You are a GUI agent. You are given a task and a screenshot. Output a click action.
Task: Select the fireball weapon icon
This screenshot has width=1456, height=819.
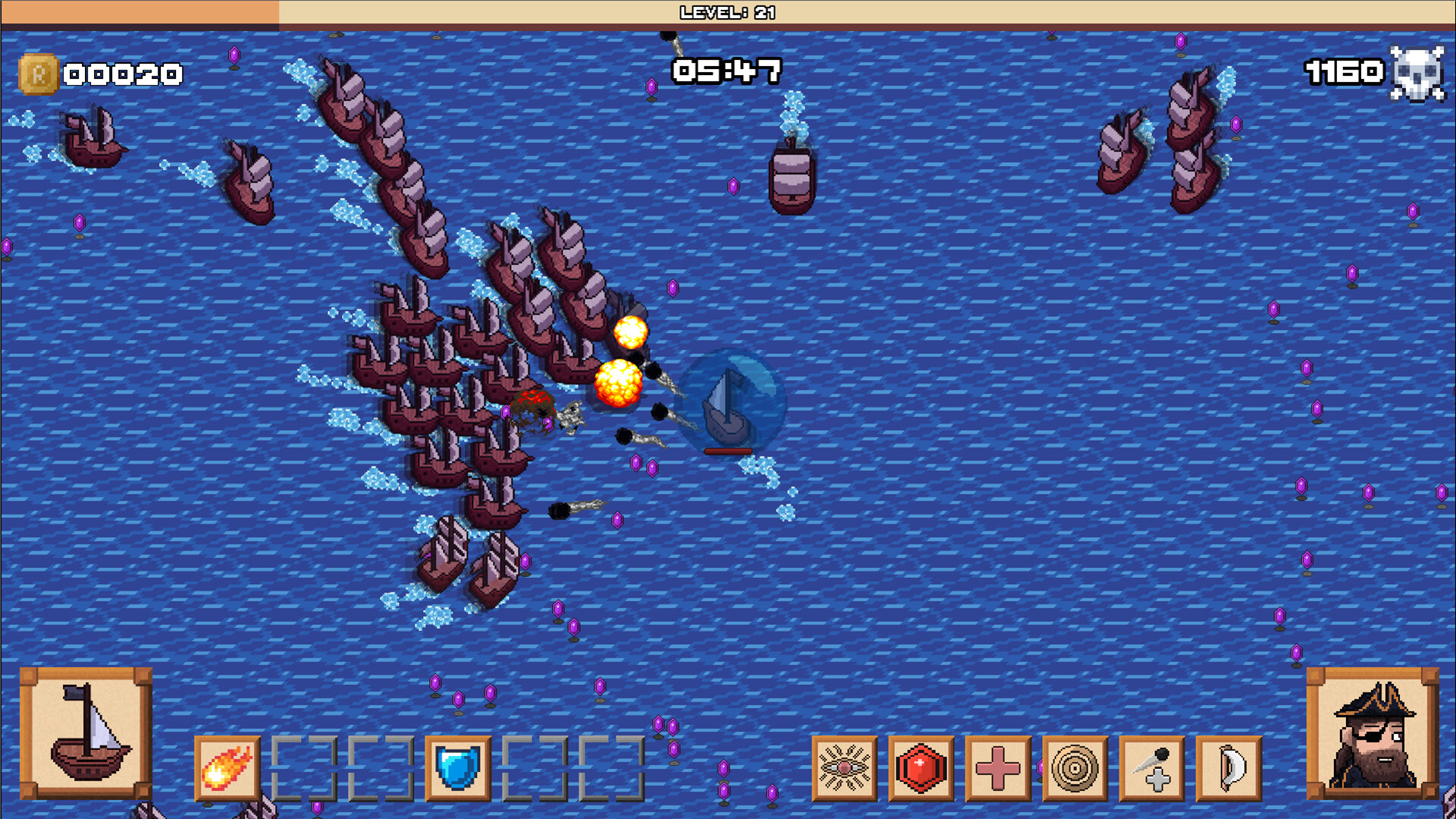point(227,769)
